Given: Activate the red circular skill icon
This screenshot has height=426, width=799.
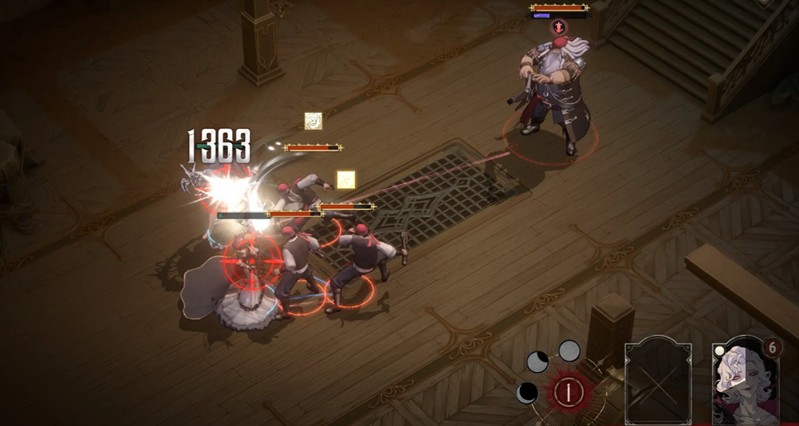Looking at the screenshot, I should (568, 391).
